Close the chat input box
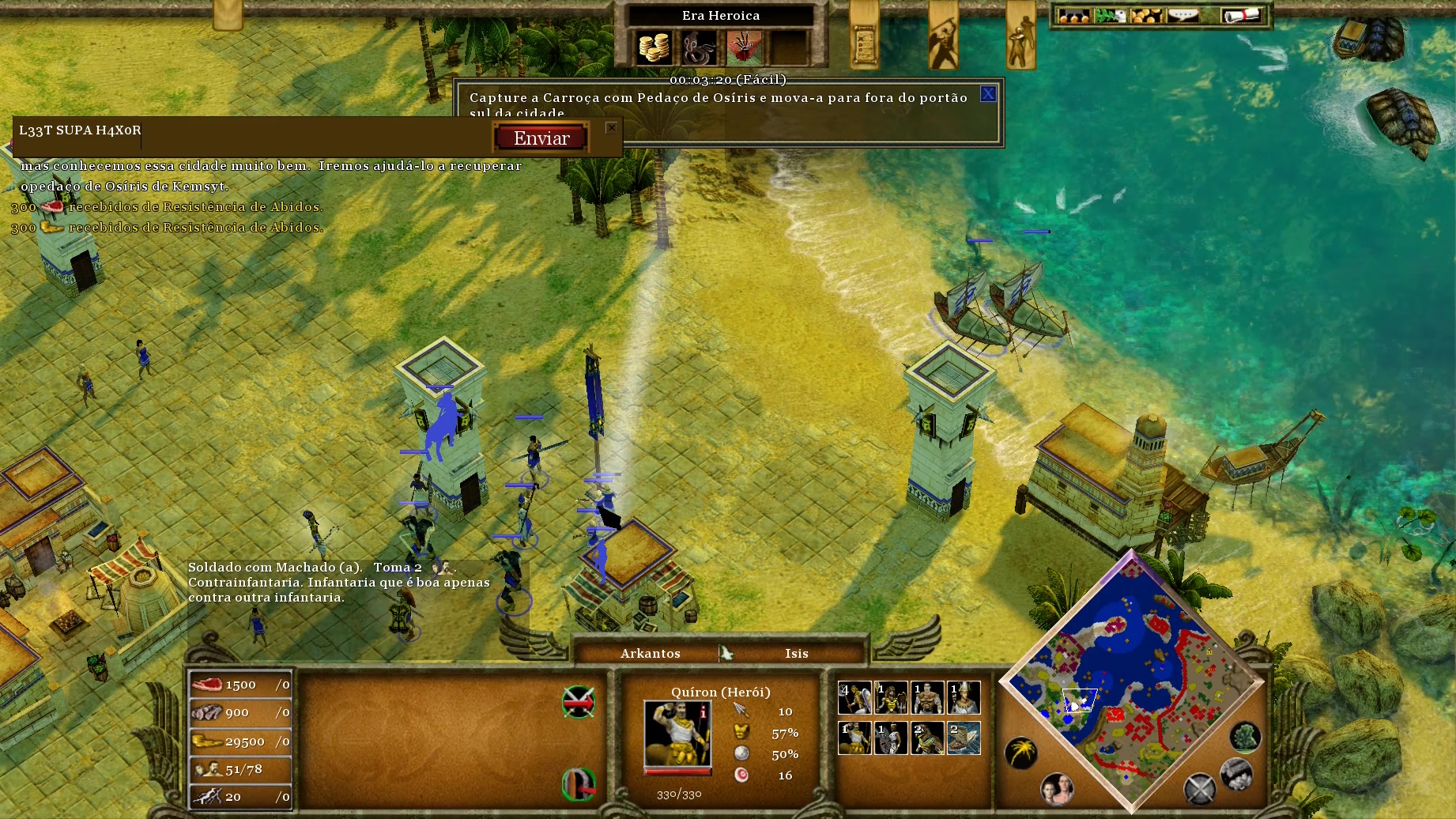The width and height of the screenshot is (1456, 819). tap(611, 127)
